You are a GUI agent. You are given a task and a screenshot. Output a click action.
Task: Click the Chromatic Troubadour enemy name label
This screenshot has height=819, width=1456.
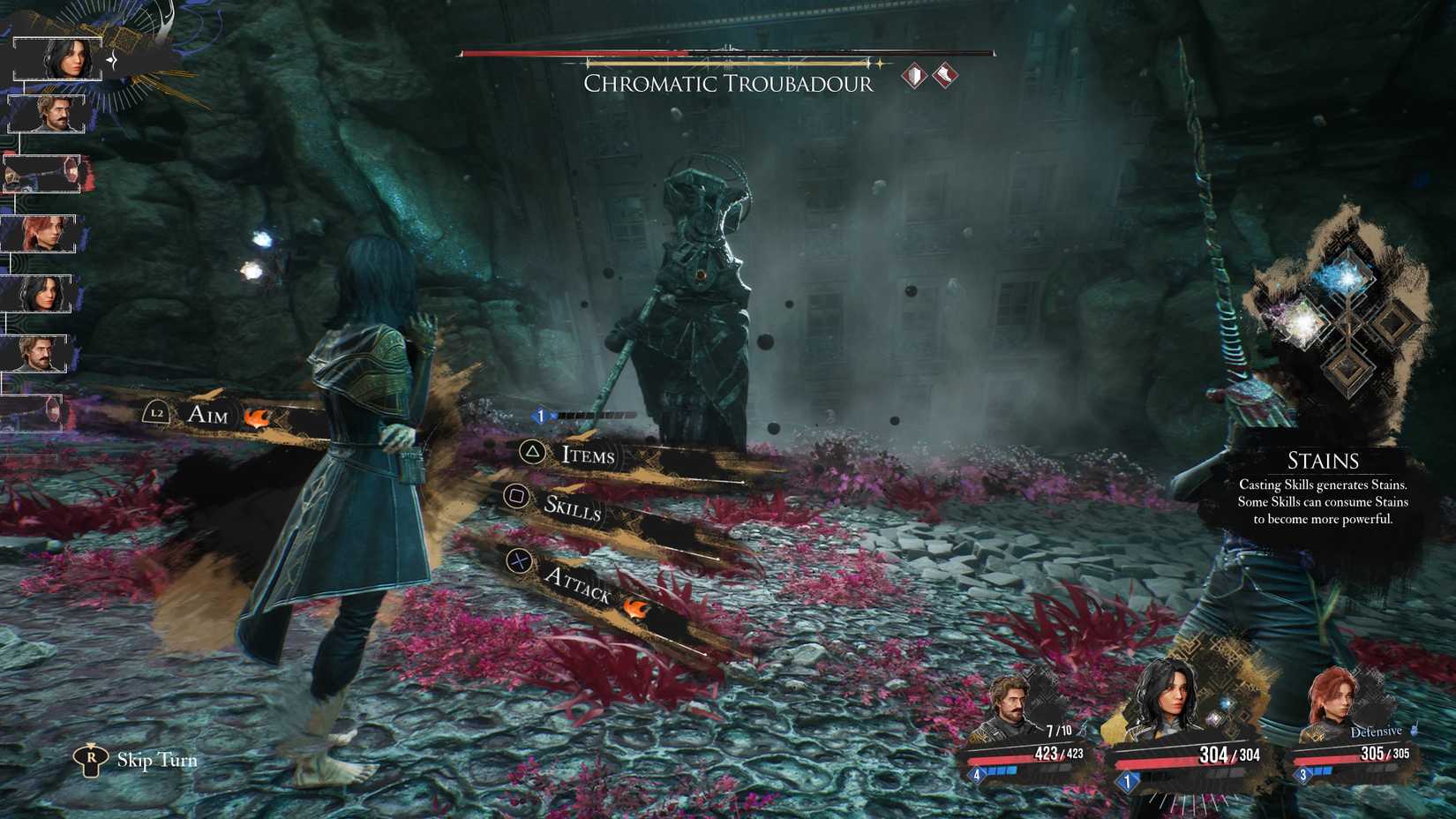[728, 84]
